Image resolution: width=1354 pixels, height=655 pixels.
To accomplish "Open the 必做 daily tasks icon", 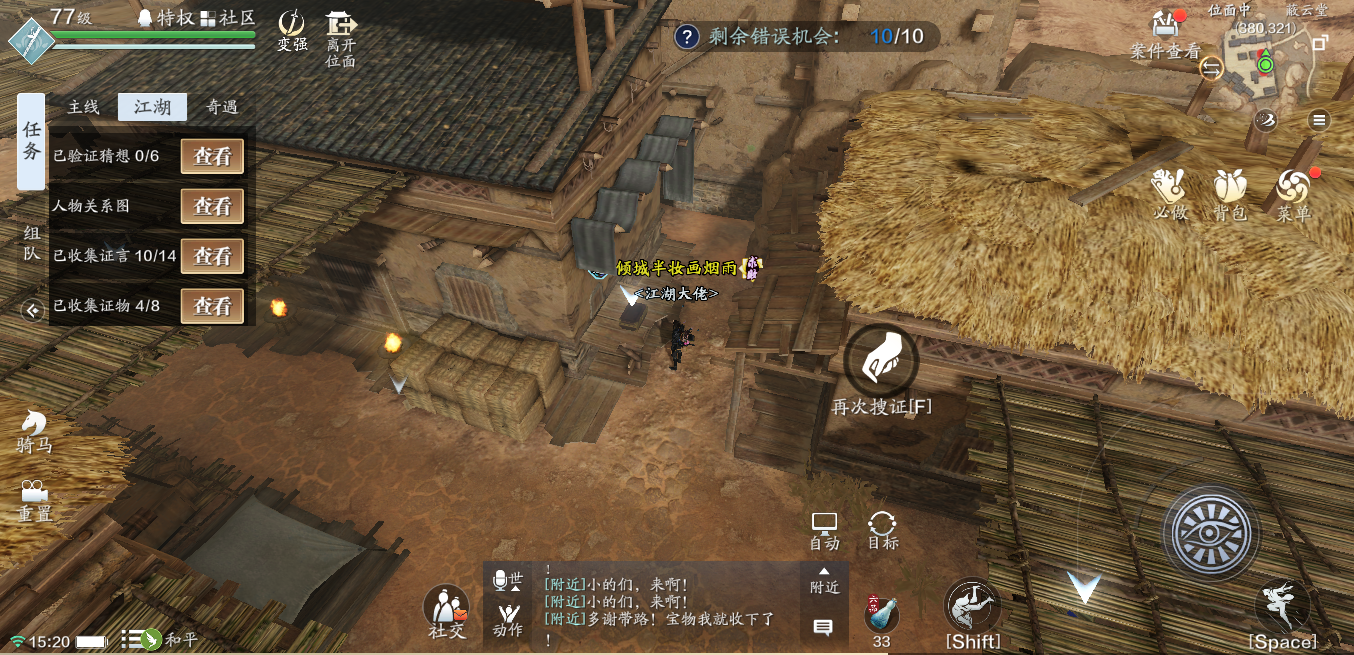I will 1168,194.
